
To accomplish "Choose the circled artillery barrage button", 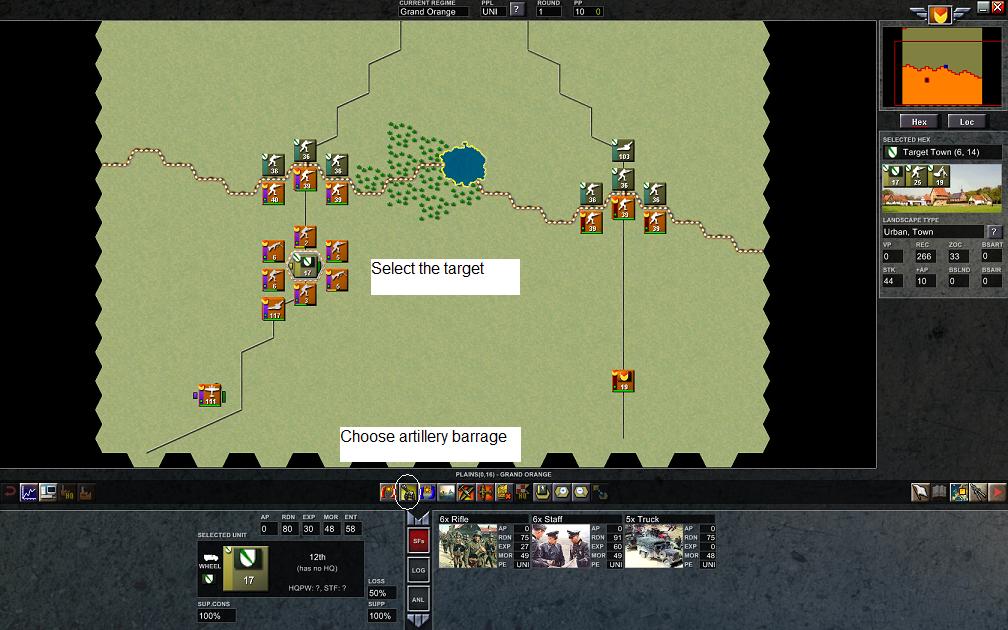I will (407, 492).
